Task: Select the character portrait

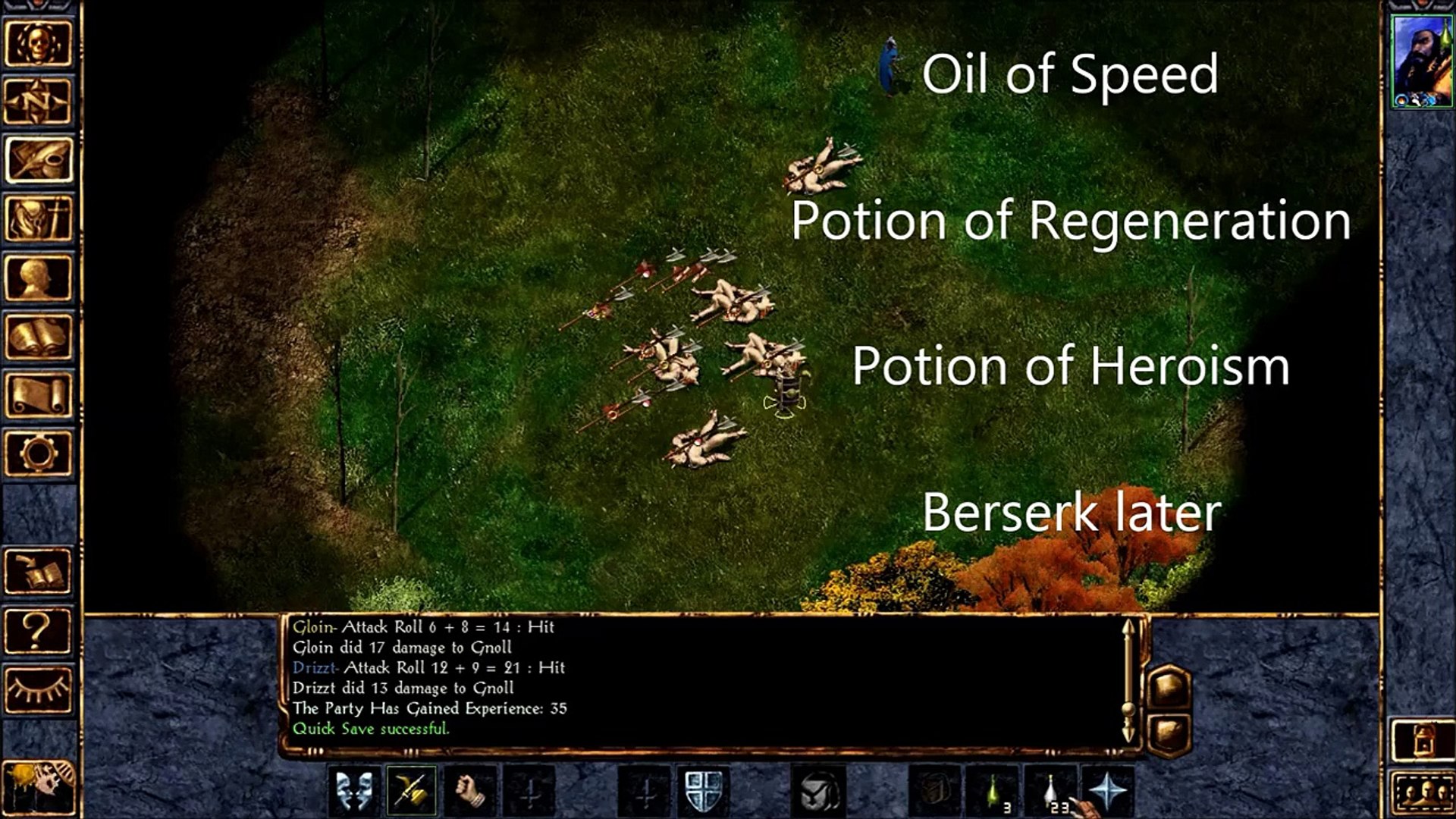Action: click(x=1421, y=61)
